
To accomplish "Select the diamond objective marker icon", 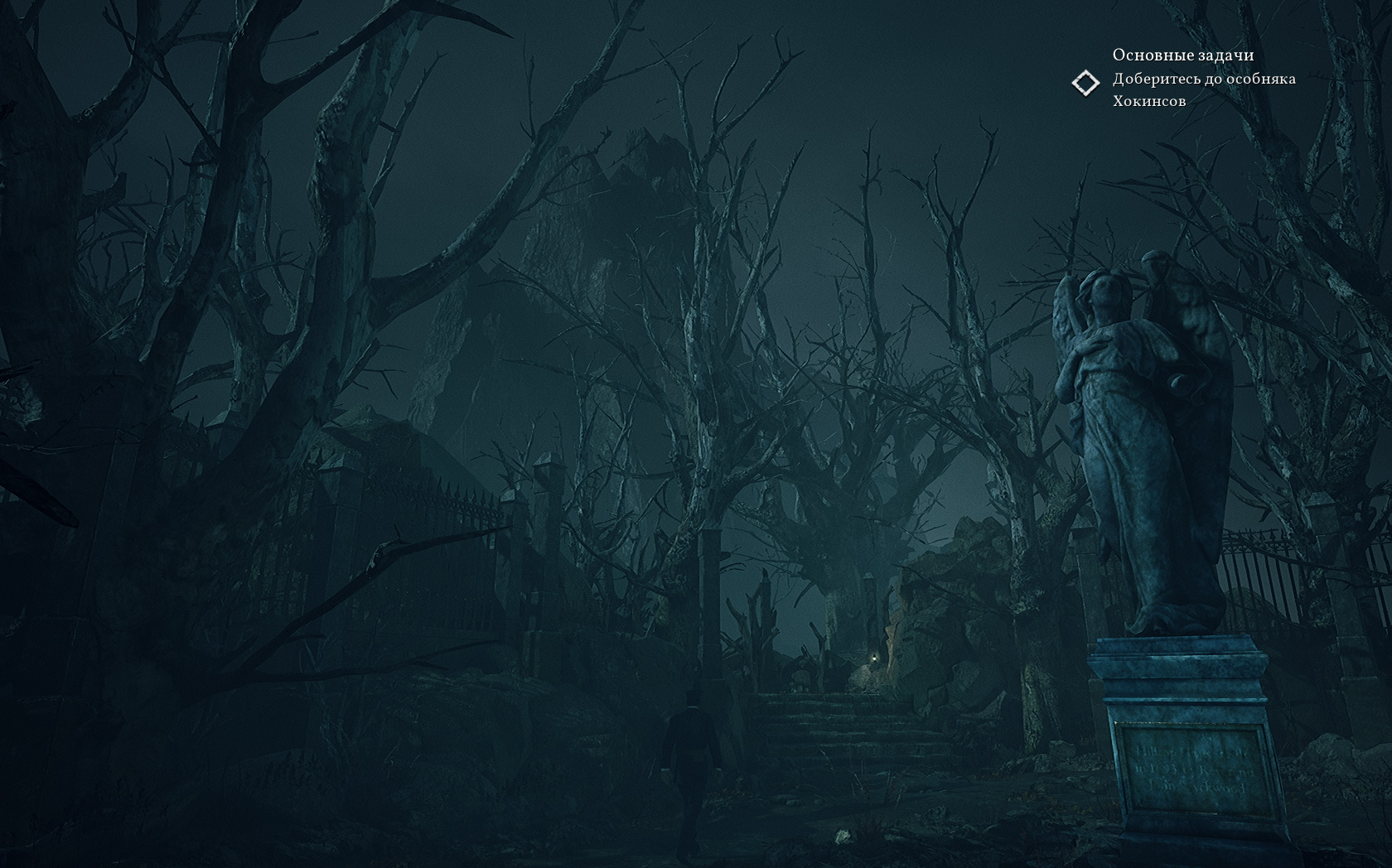I will 1085,83.
